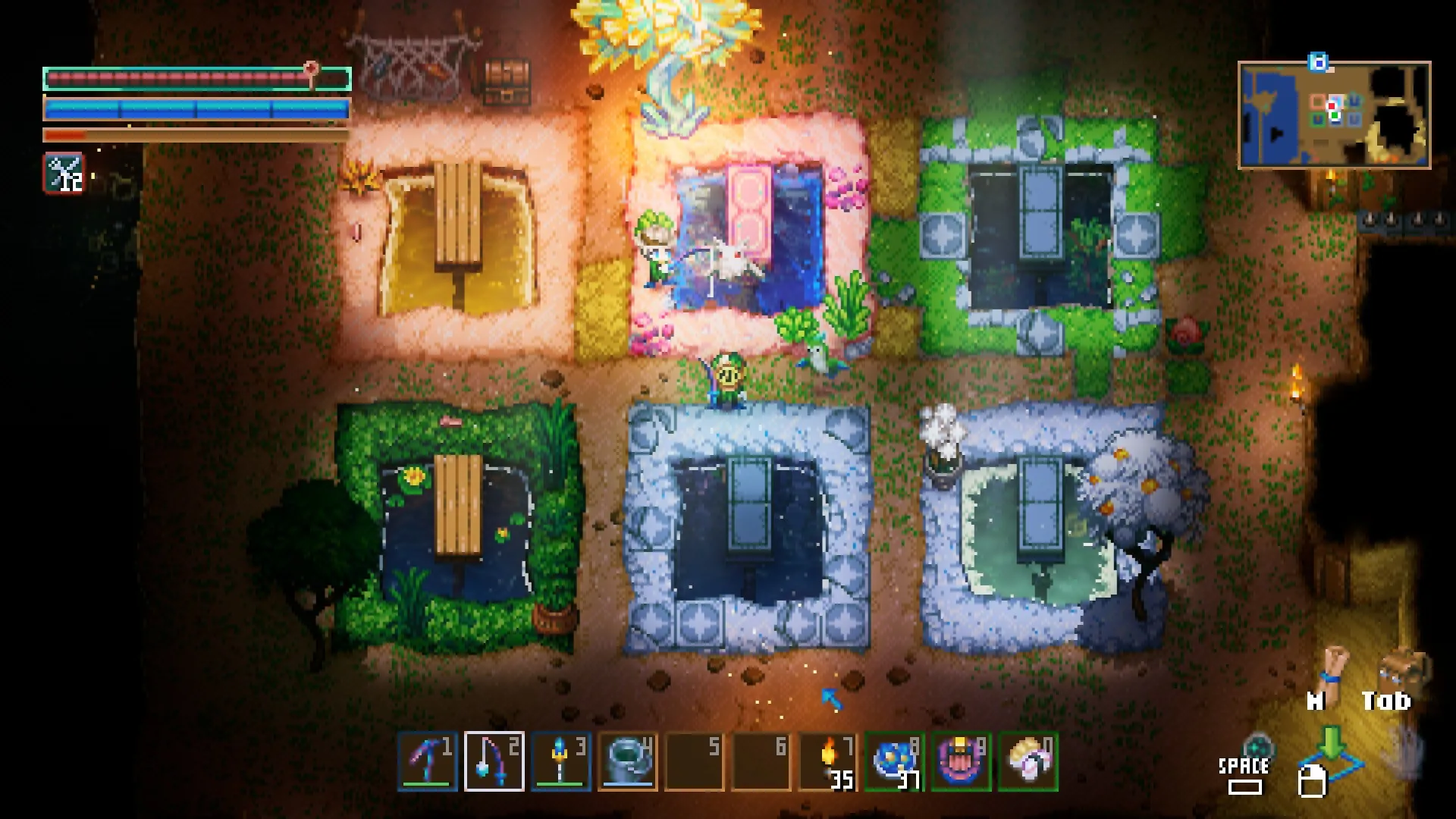Screen dimensions: 1456x819
Task: Select the blue food dish in slot 8
Action: 895,761
